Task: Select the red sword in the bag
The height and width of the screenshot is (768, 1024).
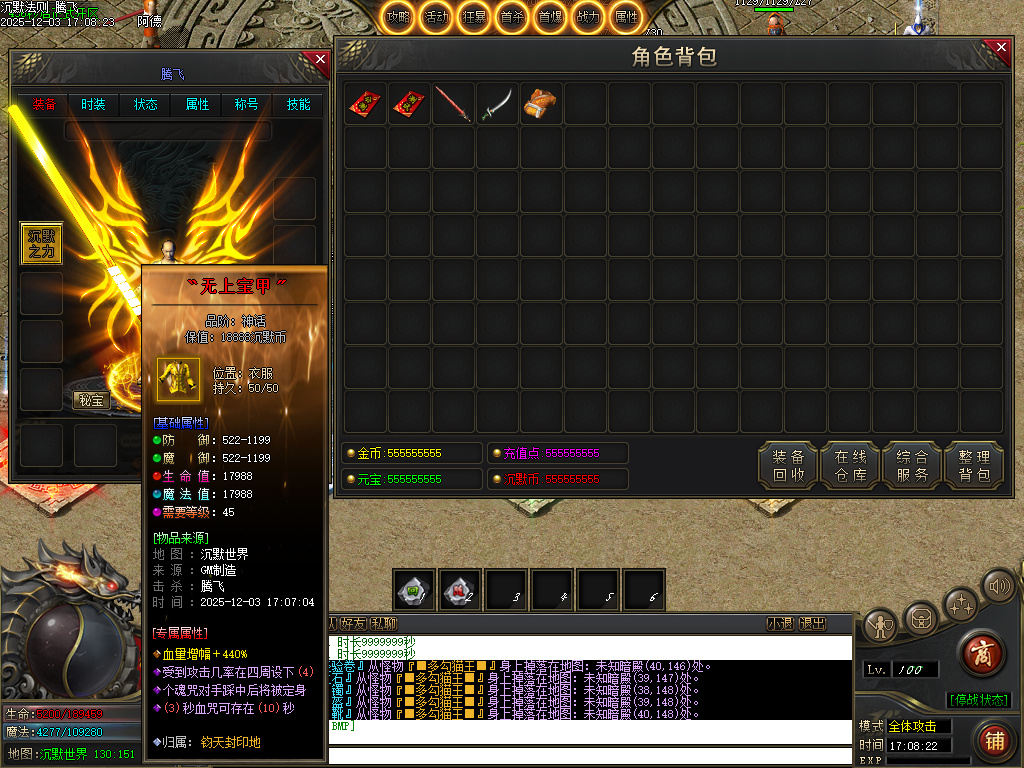Action: 453,104
